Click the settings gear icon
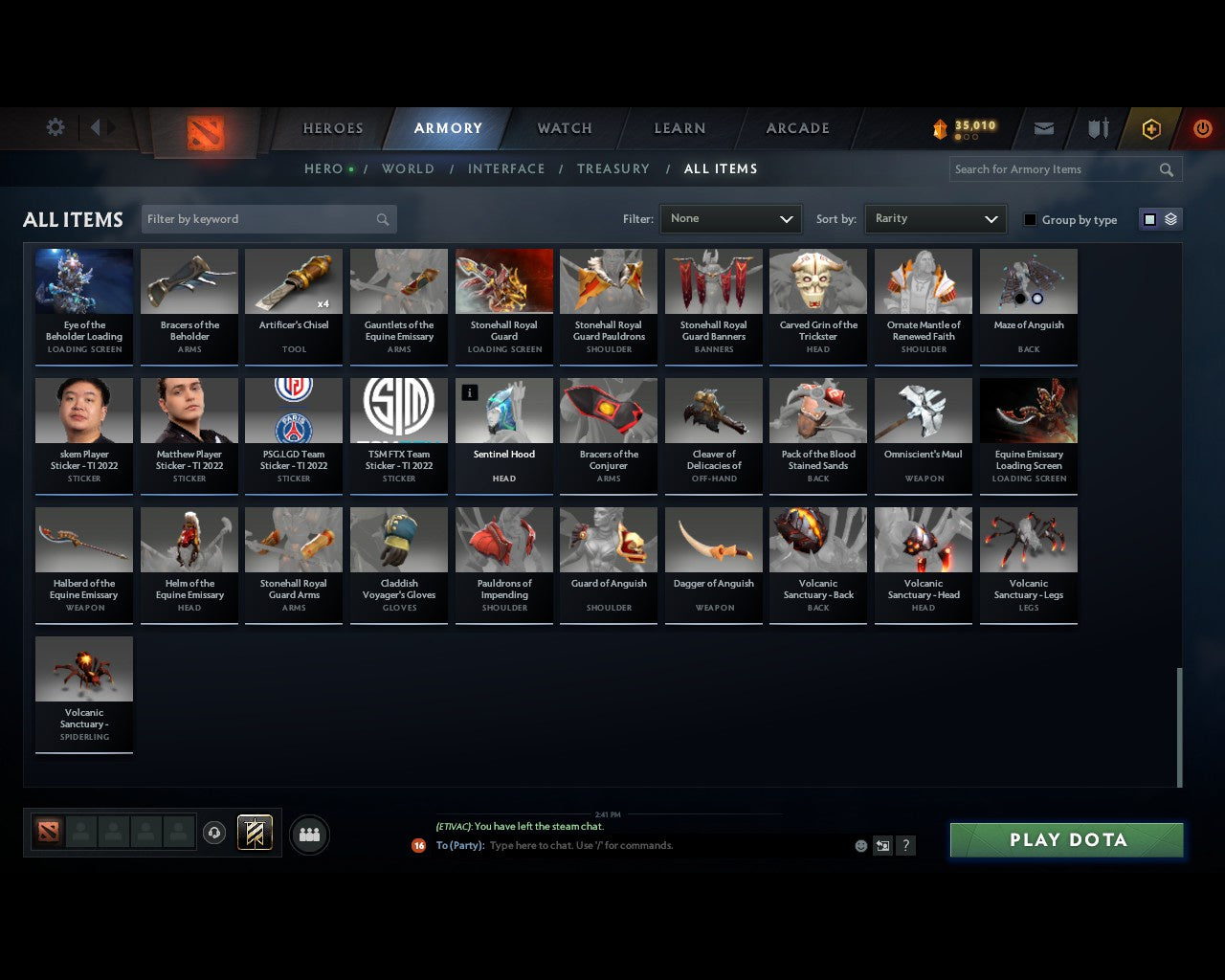Screen dimensions: 1225x980 tap(55, 126)
